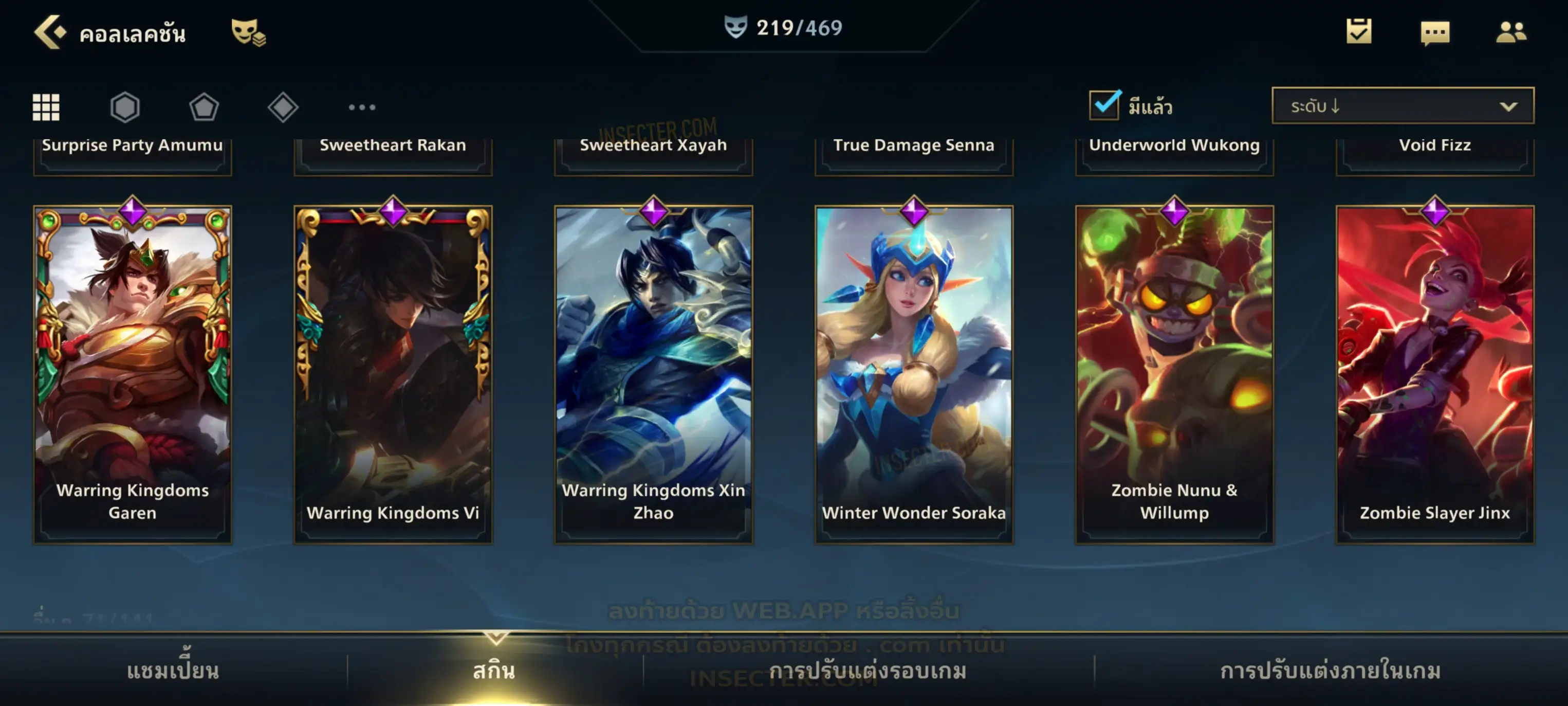
Task: Filter skins by hexagon rarity
Action: [x=125, y=107]
